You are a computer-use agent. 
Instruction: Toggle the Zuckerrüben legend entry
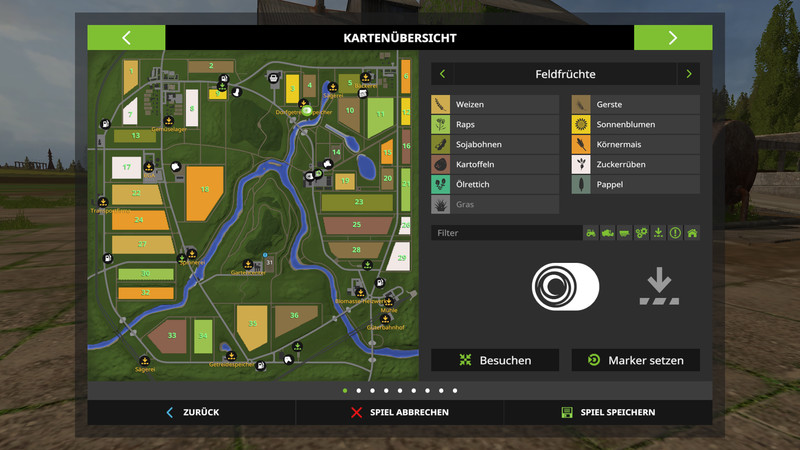pyautogui.click(x=635, y=164)
